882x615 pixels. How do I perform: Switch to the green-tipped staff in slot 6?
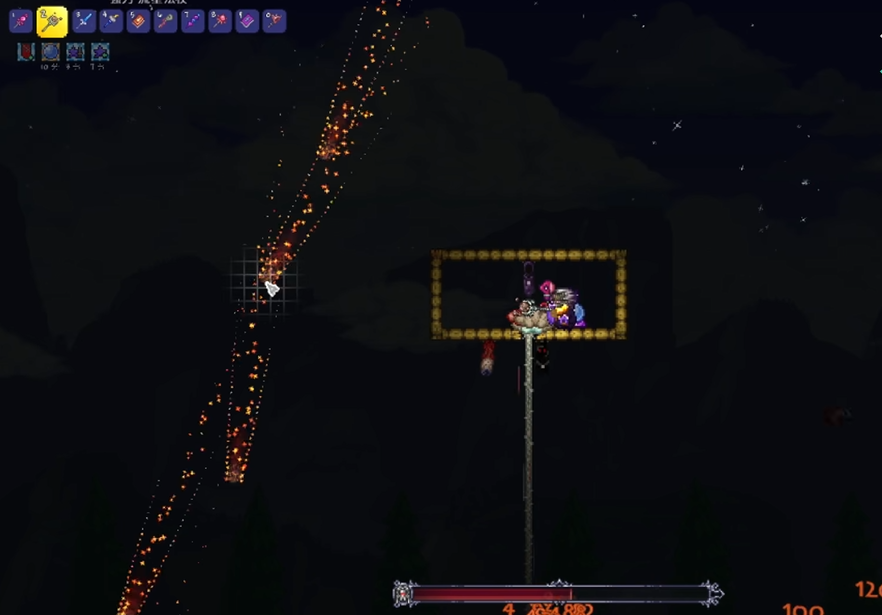click(165, 21)
